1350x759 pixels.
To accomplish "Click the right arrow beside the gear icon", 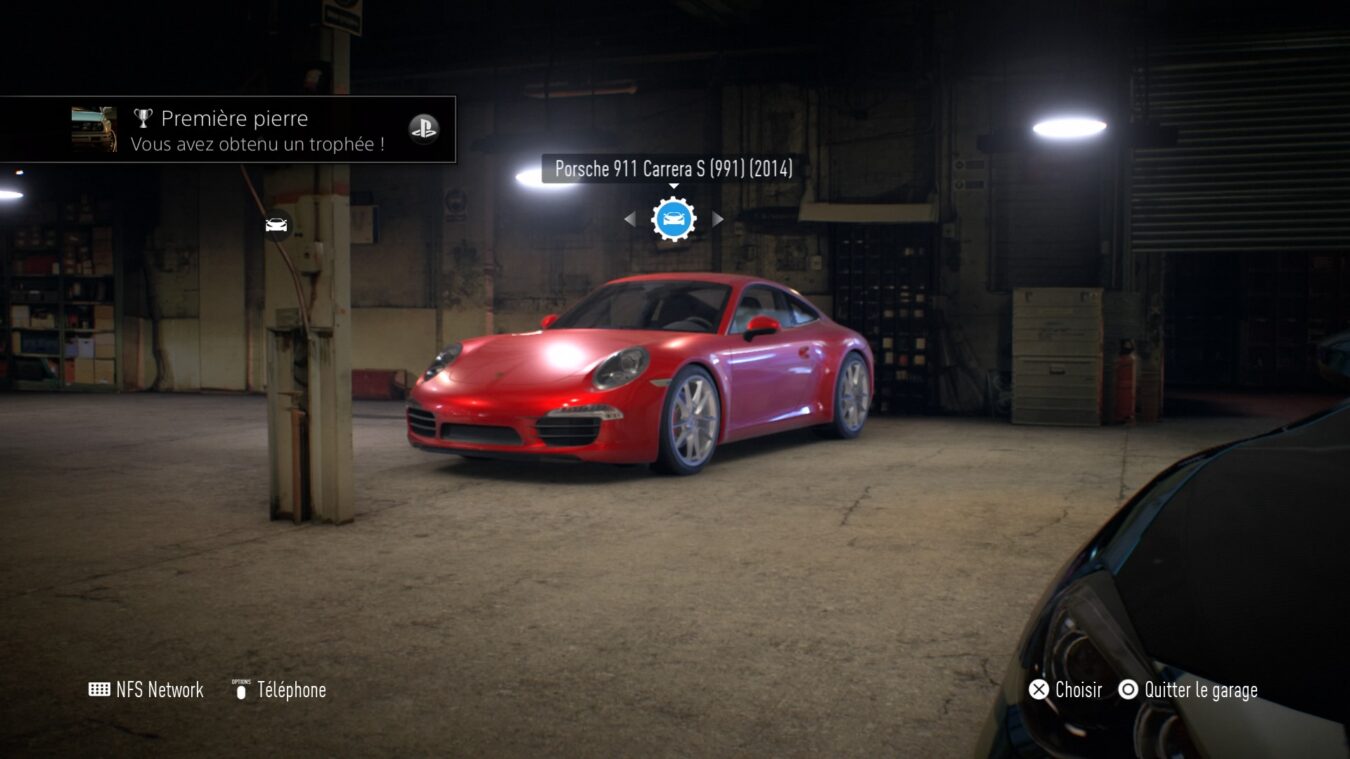I will pyautogui.click(x=717, y=219).
